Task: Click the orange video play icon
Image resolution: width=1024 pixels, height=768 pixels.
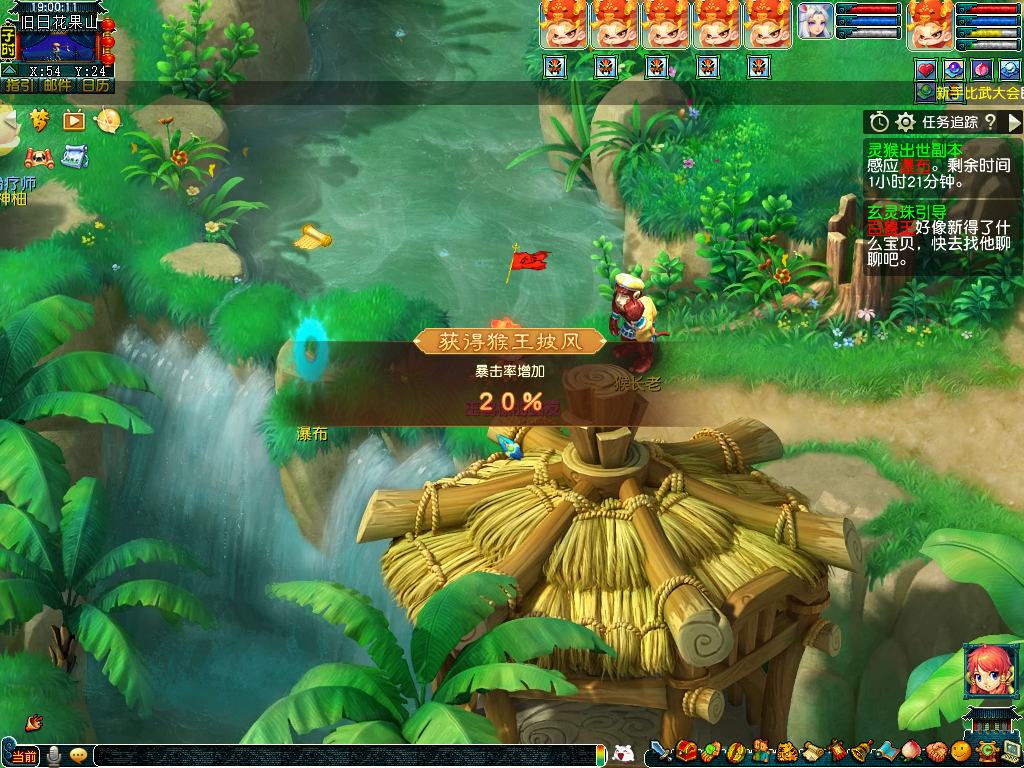Action: click(x=74, y=120)
